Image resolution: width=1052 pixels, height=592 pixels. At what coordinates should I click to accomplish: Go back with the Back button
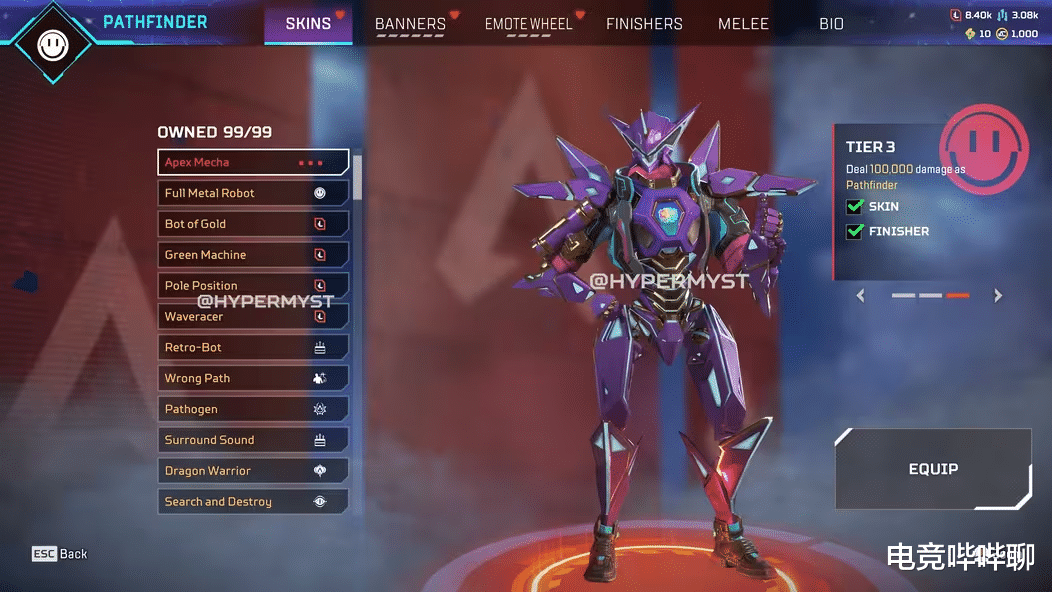pos(60,554)
